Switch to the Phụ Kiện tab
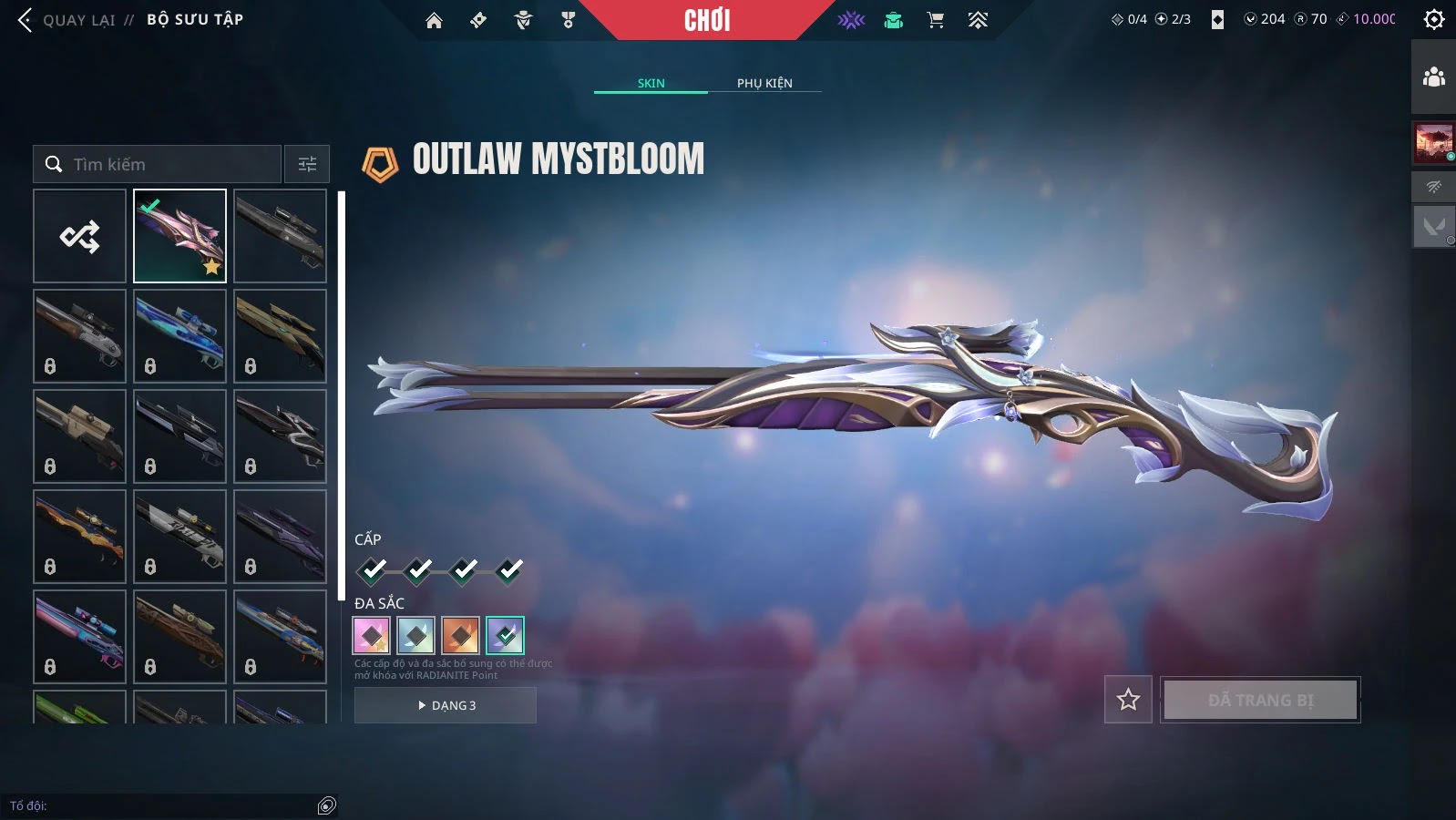This screenshot has height=820, width=1456. [x=764, y=83]
